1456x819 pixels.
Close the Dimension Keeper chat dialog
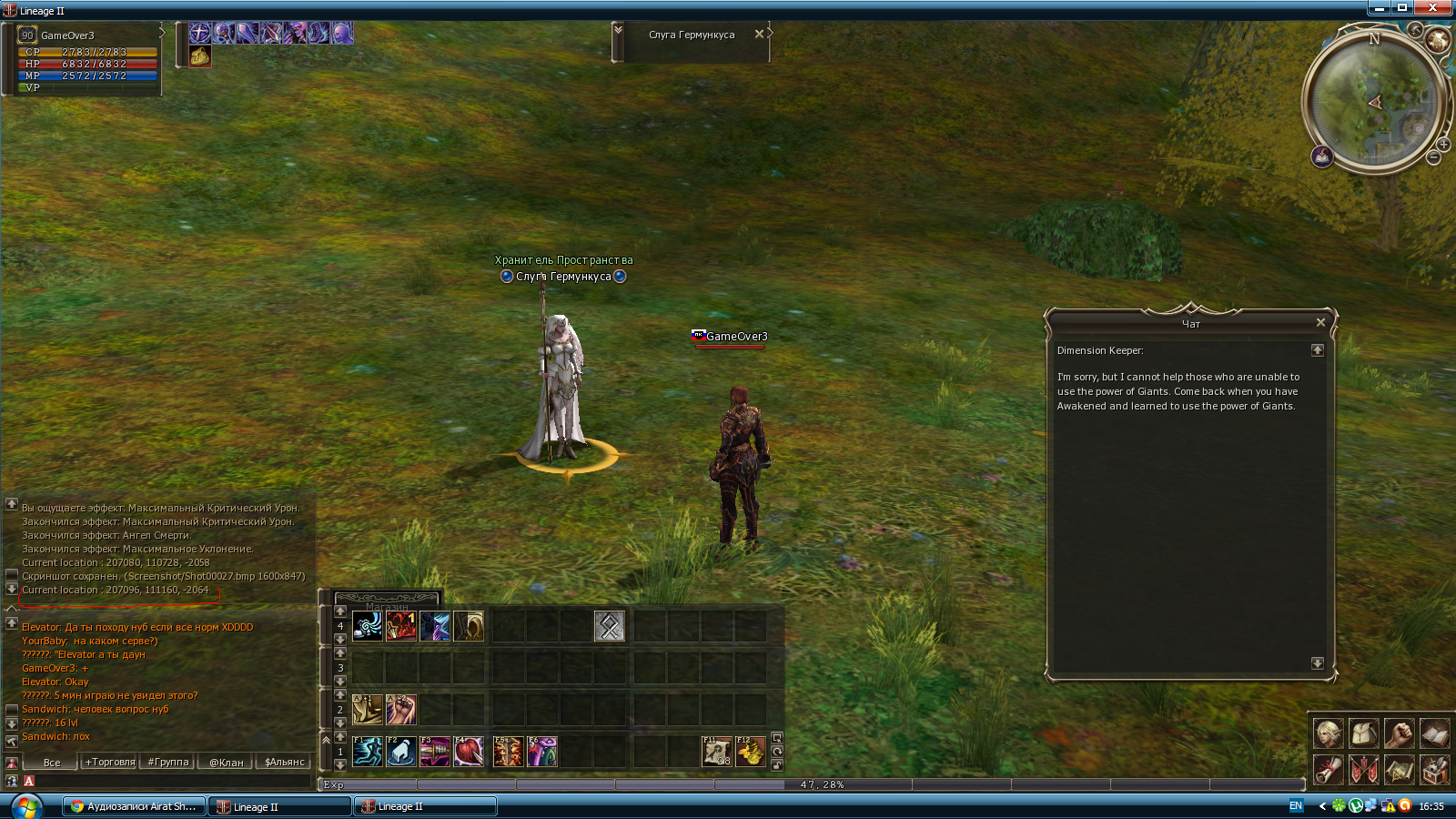coord(1320,322)
